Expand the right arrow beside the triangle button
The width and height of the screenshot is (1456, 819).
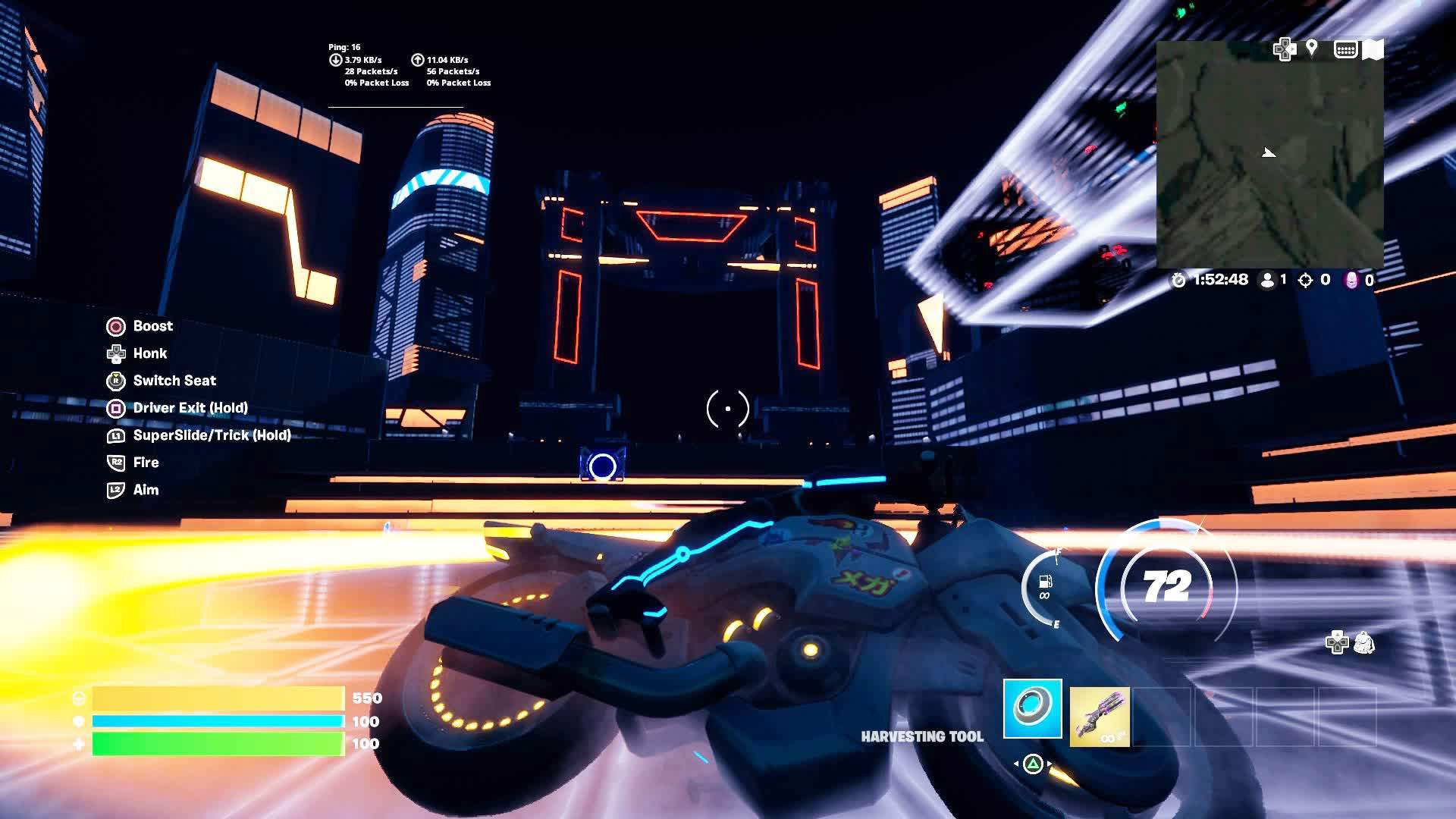[x=1049, y=764]
